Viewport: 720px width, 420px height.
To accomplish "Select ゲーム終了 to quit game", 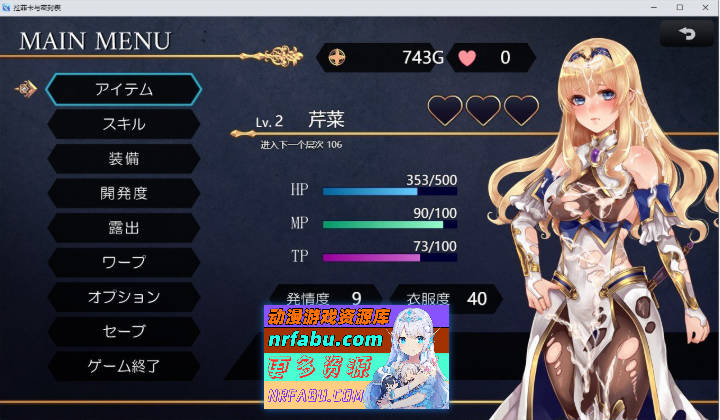I will 124,366.
